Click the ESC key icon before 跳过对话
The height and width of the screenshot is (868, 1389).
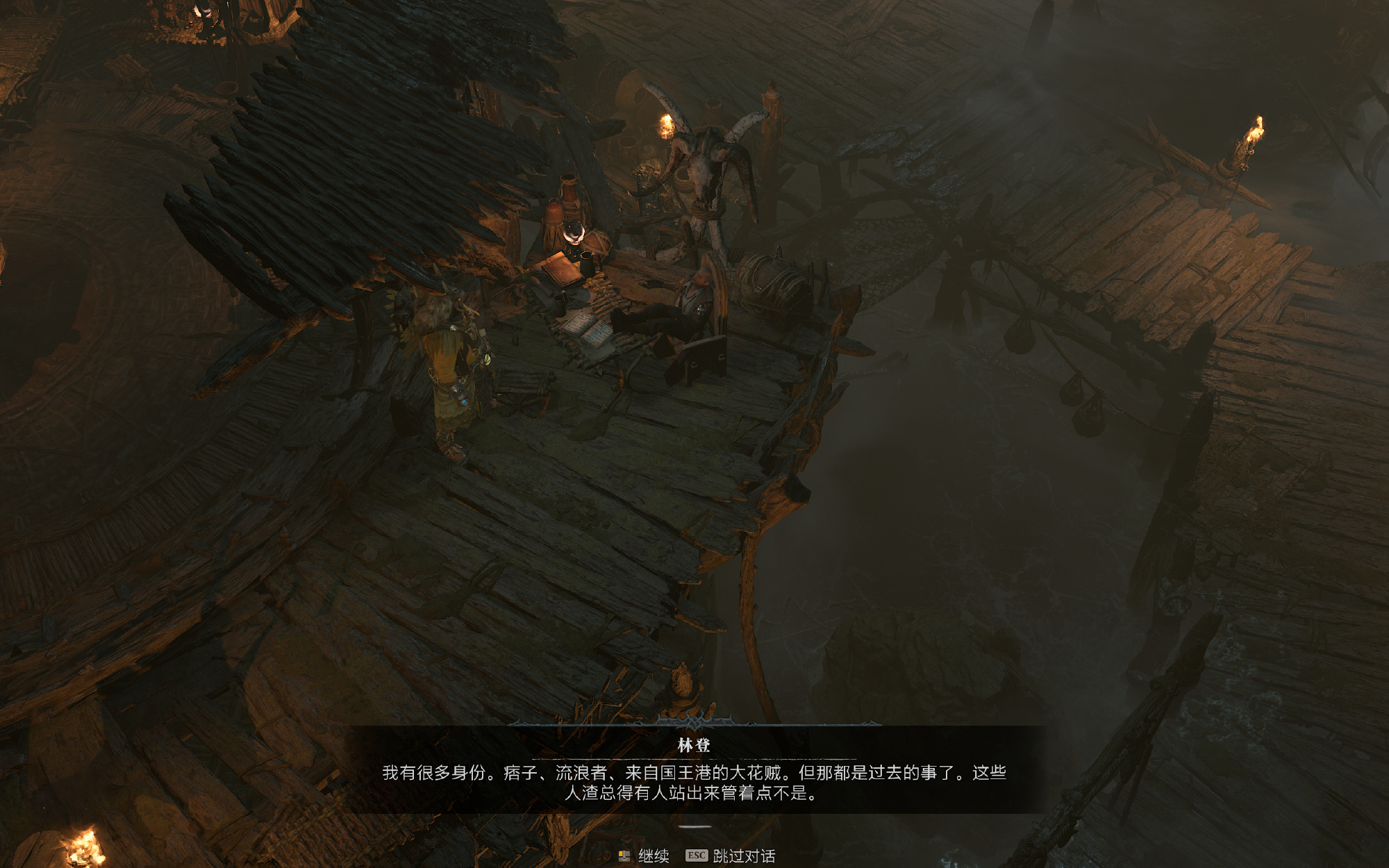tap(697, 854)
